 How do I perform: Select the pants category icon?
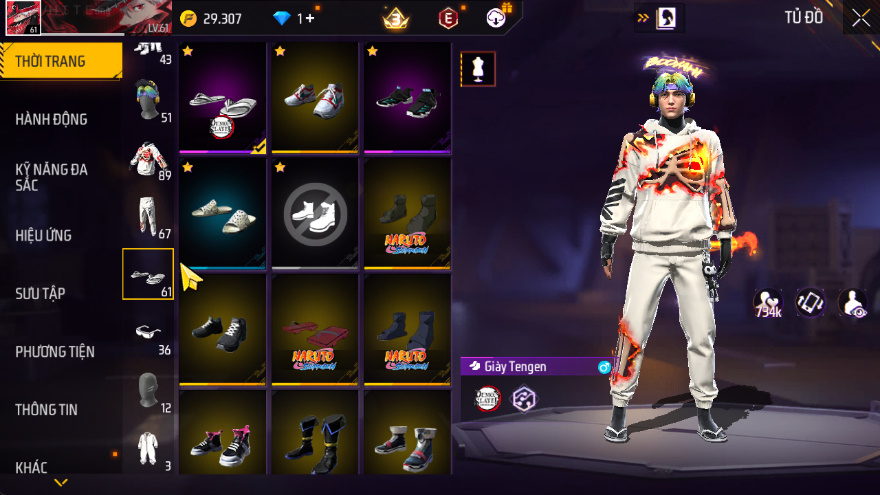tap(148, 216)
